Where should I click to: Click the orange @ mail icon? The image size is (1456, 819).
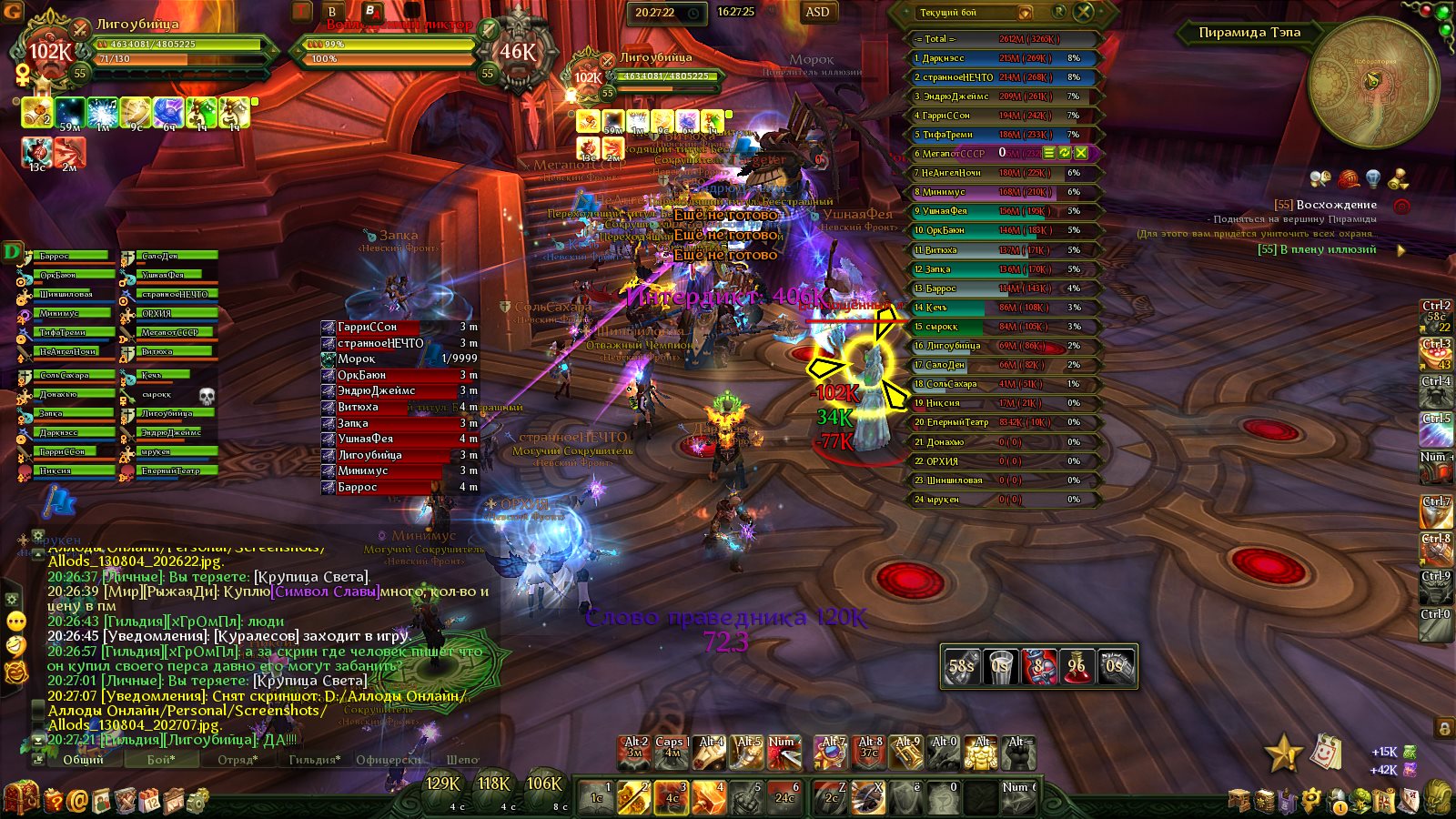(76, 800)
